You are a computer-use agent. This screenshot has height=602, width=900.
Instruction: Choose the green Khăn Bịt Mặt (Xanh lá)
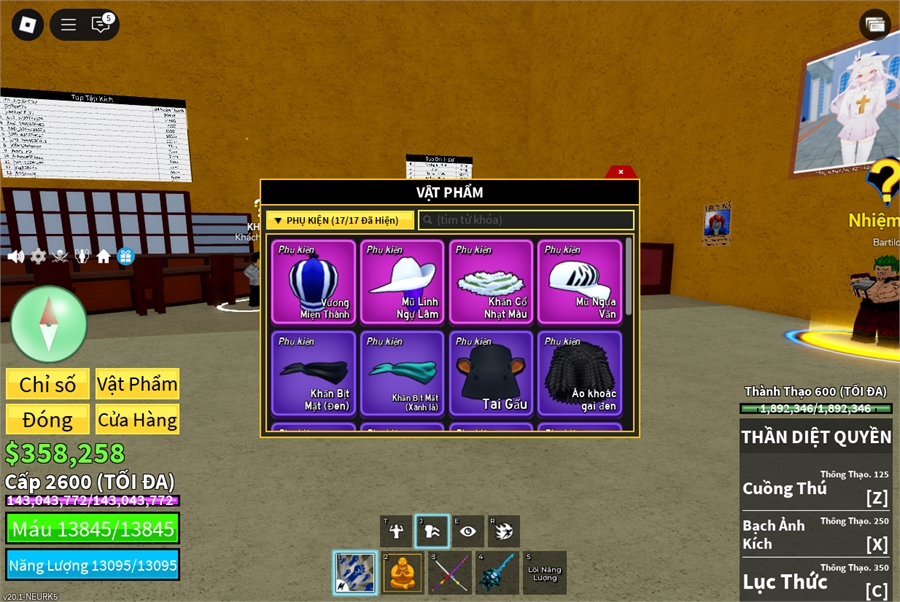pyautogui.click(x=402, y=373)
